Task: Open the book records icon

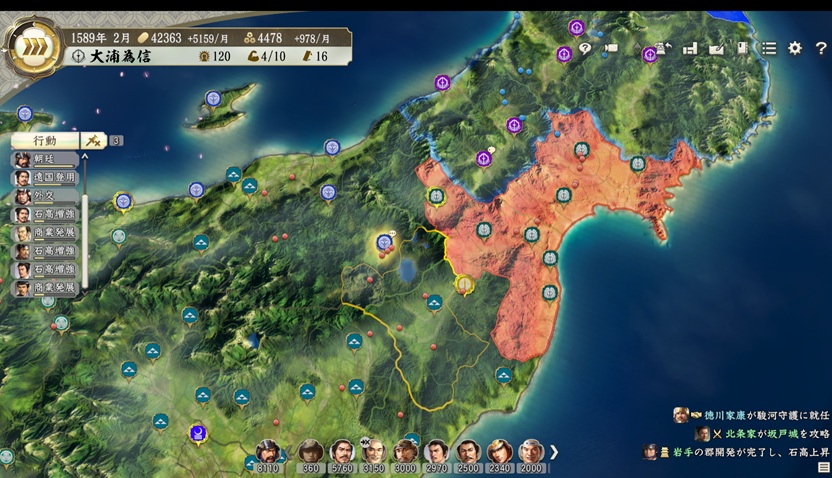Action: [x=743, y=48]
